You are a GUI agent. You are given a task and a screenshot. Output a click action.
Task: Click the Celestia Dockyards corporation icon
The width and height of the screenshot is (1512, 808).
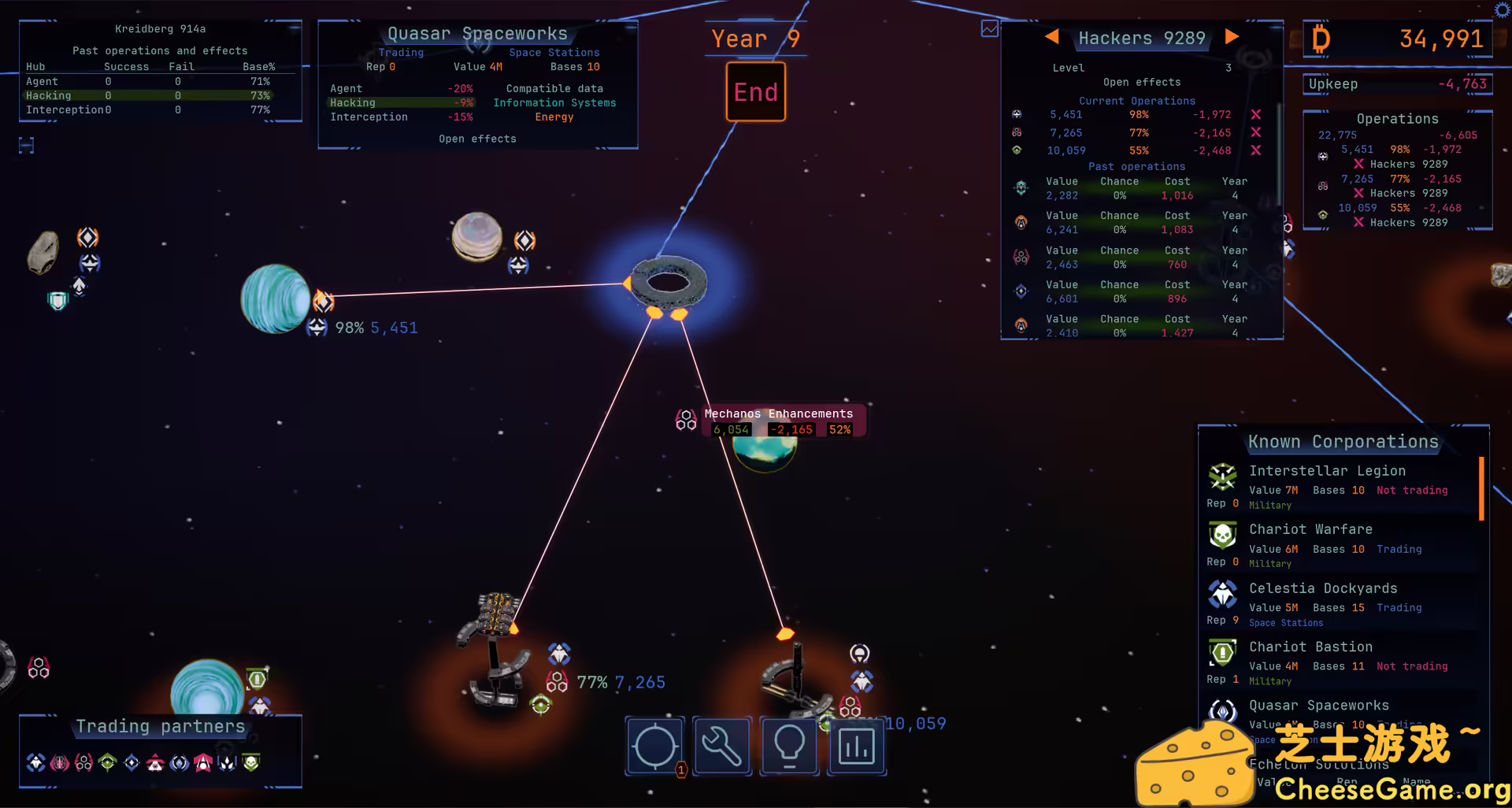pos(1222,595)
